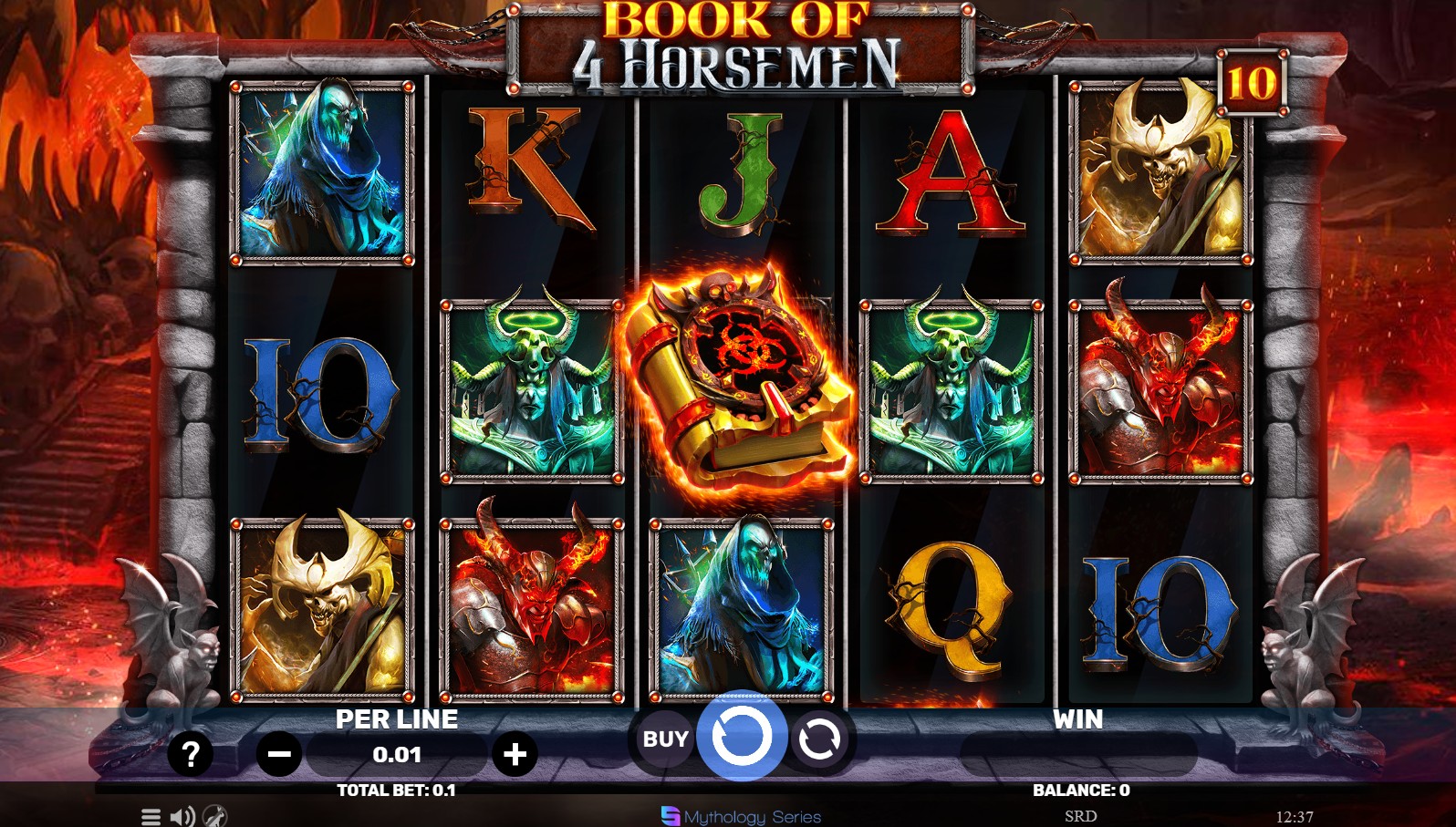This screenshot has height=827, width=1456.
Task: Click BUY to open bonus buy menu
Action: click(x=663, y=739)
